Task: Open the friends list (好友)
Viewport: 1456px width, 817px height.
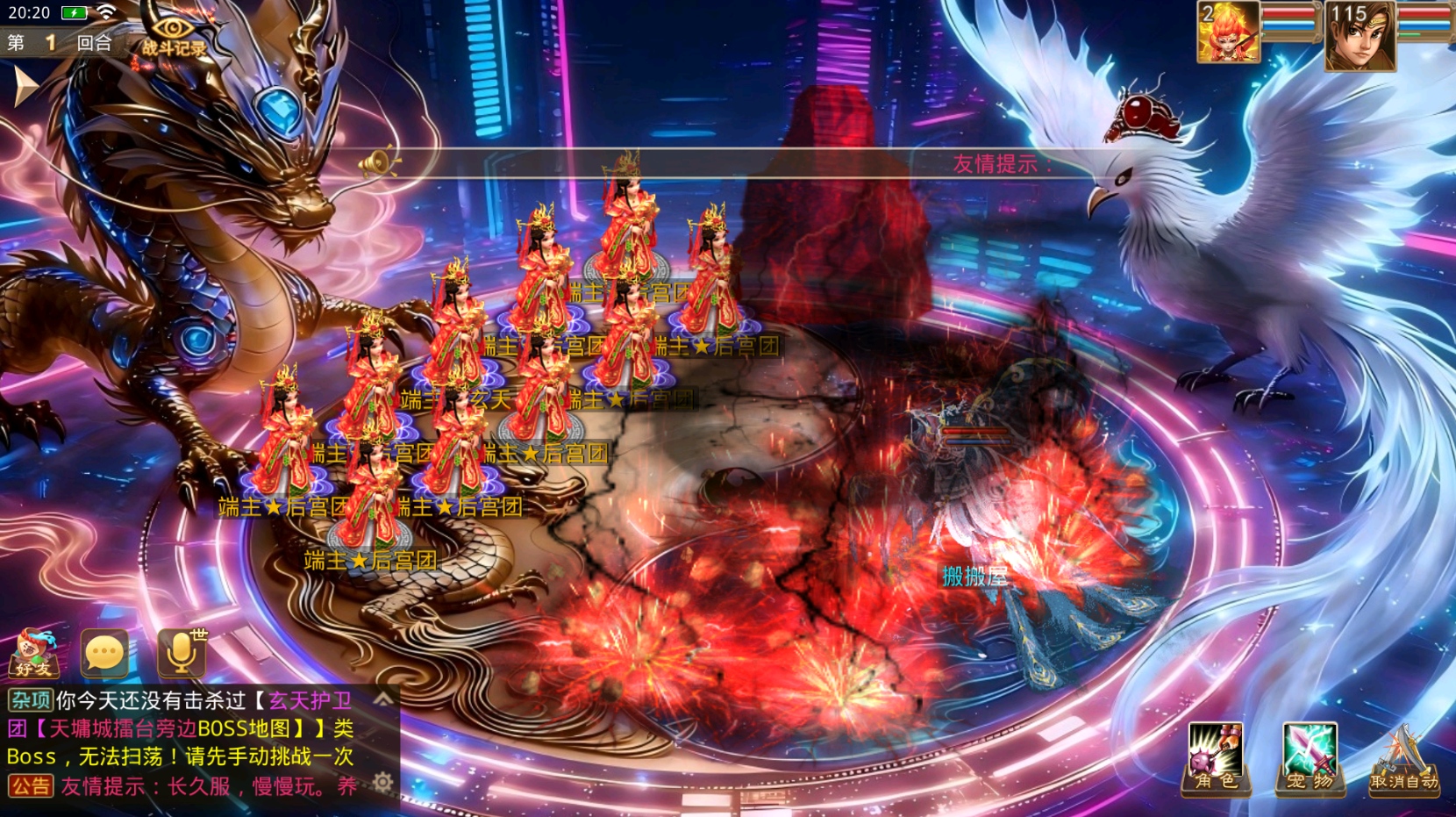Action: tap(34, 655)
